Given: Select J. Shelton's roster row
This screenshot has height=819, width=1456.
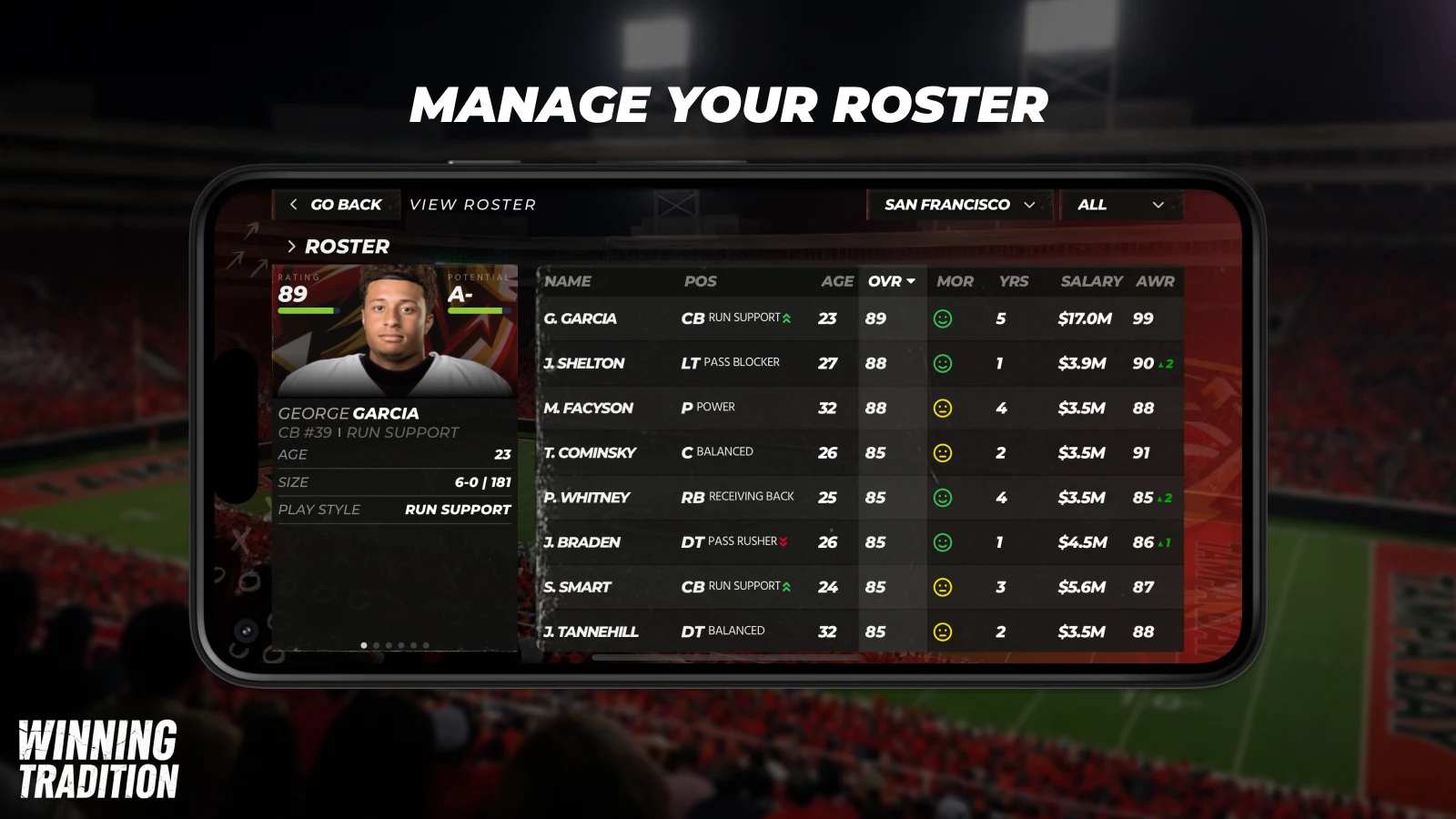Looking at the screenshot, I should point(584,363).
